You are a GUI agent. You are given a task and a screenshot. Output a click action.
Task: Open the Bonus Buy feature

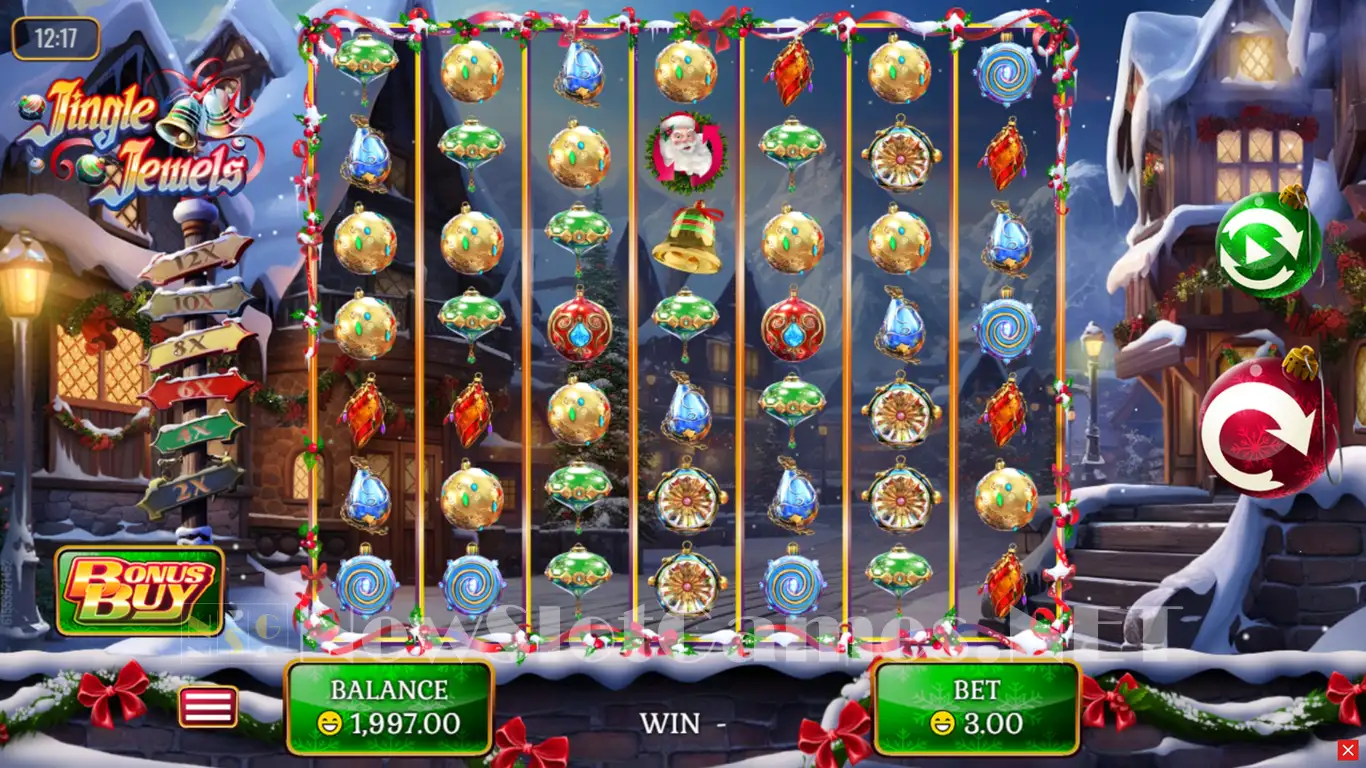(140, 590)
